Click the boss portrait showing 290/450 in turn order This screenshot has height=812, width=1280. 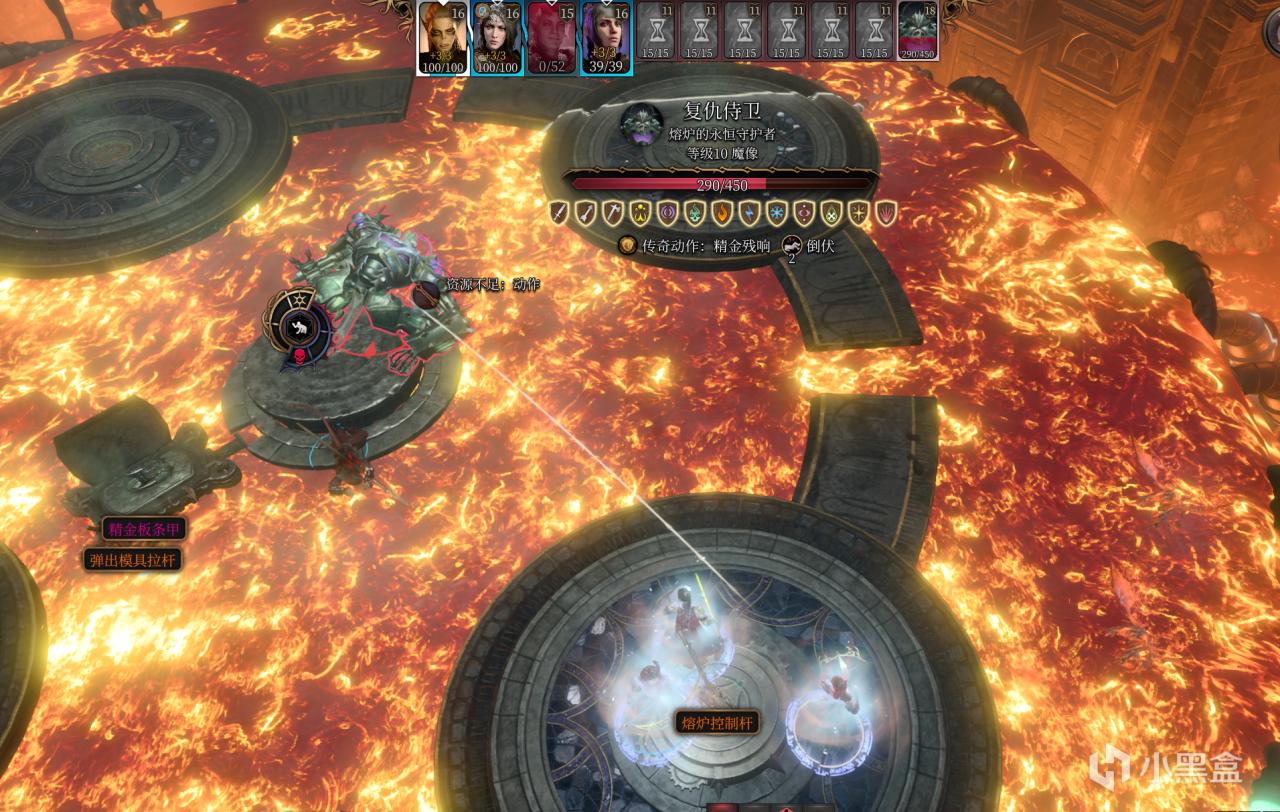(x=917, y=30)
